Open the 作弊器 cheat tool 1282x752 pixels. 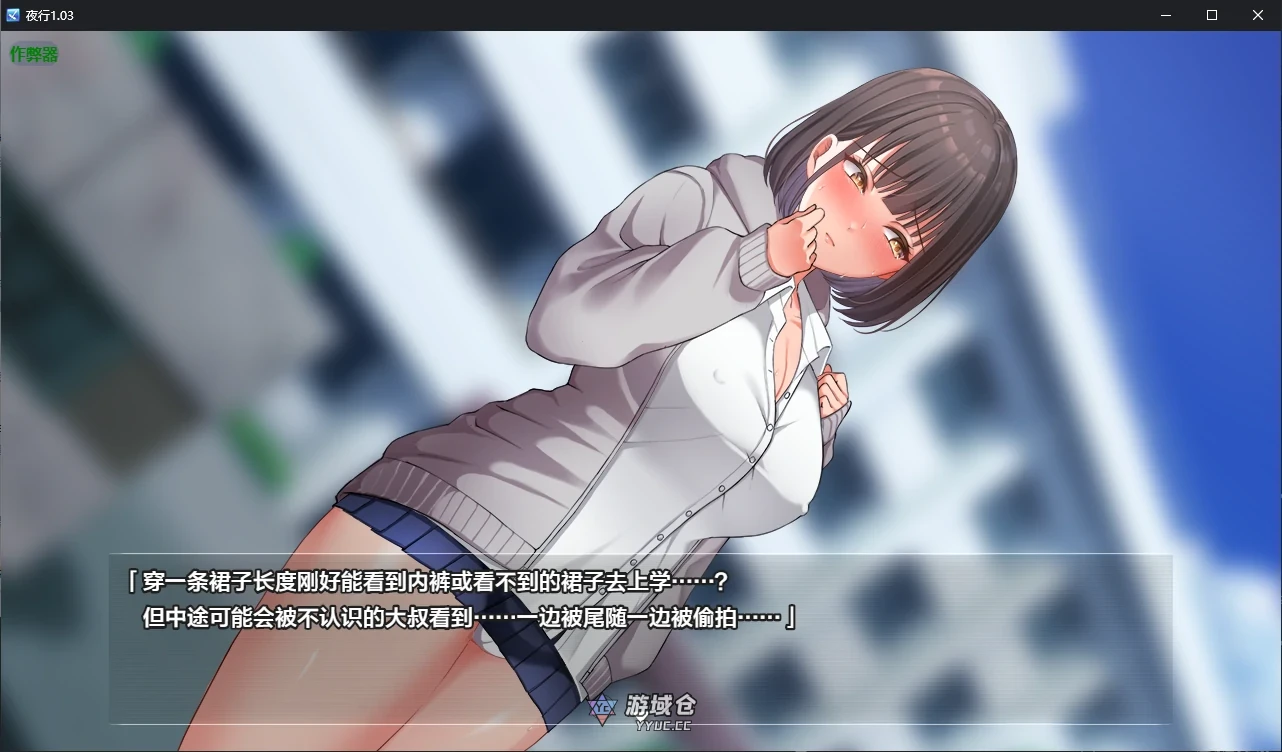tap(35, 54)
